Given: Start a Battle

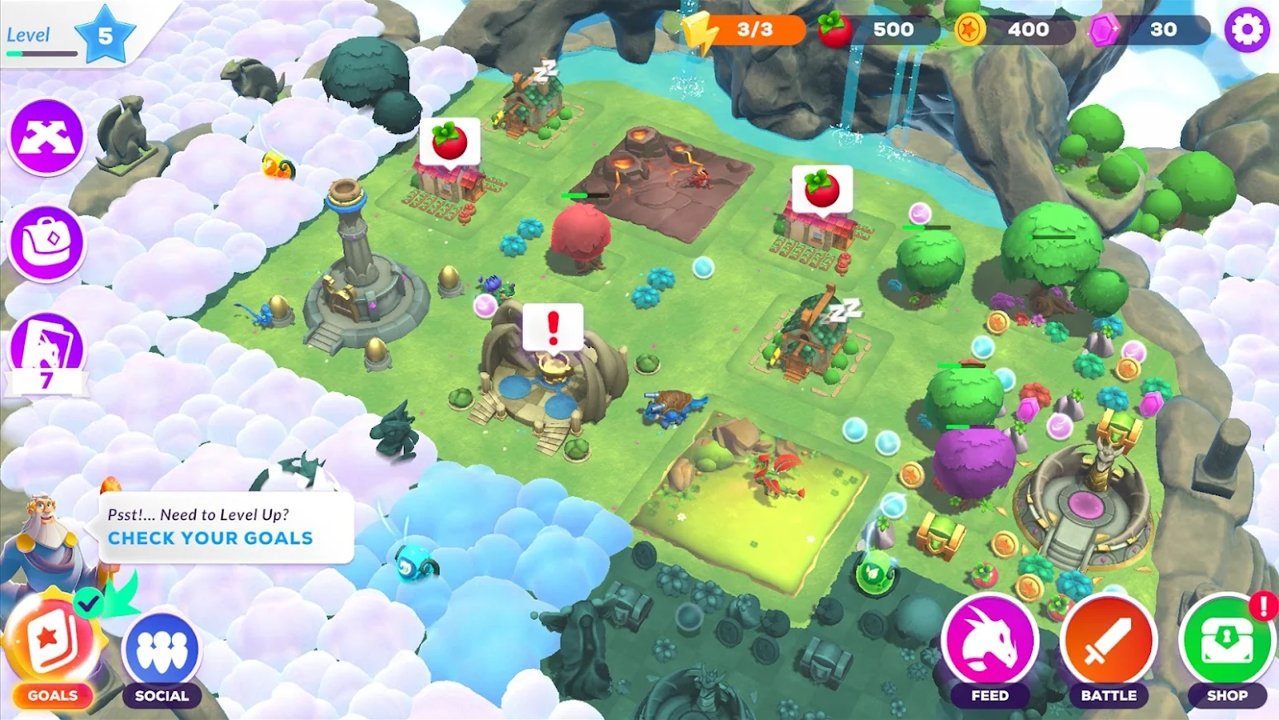Looking at the screenshot, I should 1108,642.
